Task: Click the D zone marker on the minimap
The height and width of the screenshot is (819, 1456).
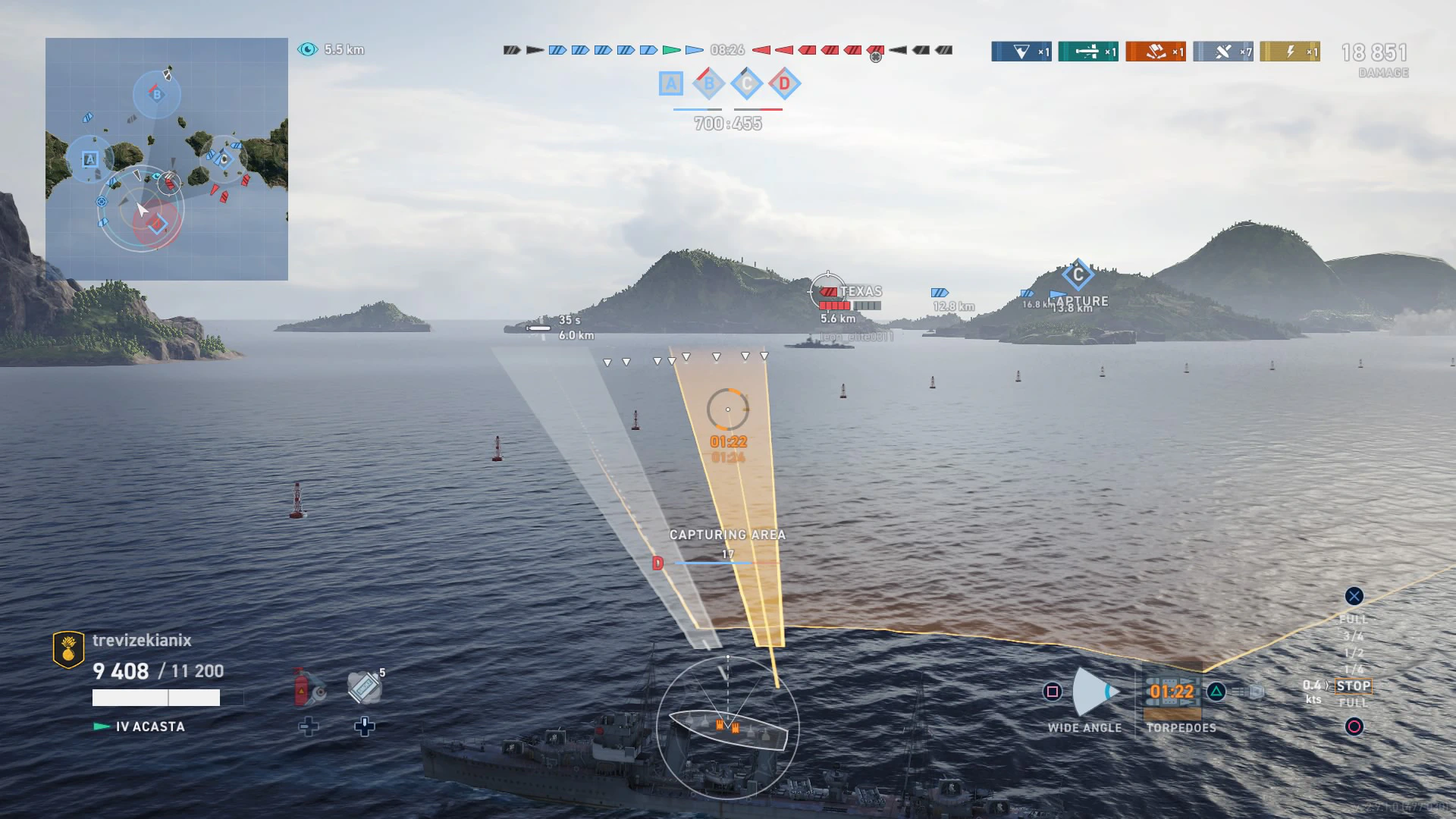Action: point(157,224)
